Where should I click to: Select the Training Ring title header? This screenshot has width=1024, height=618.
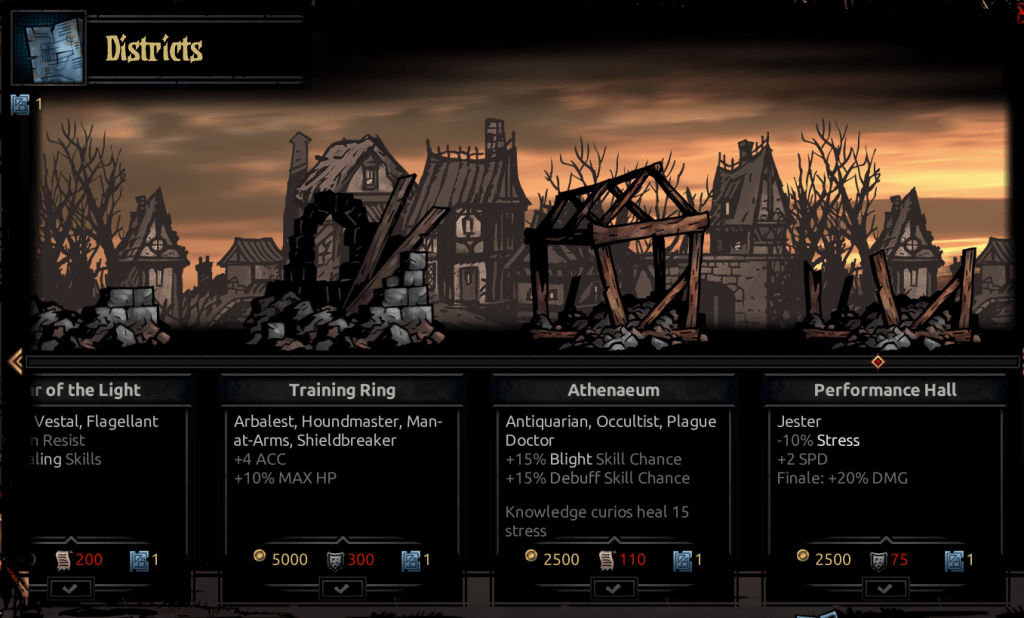pos(342,390)
